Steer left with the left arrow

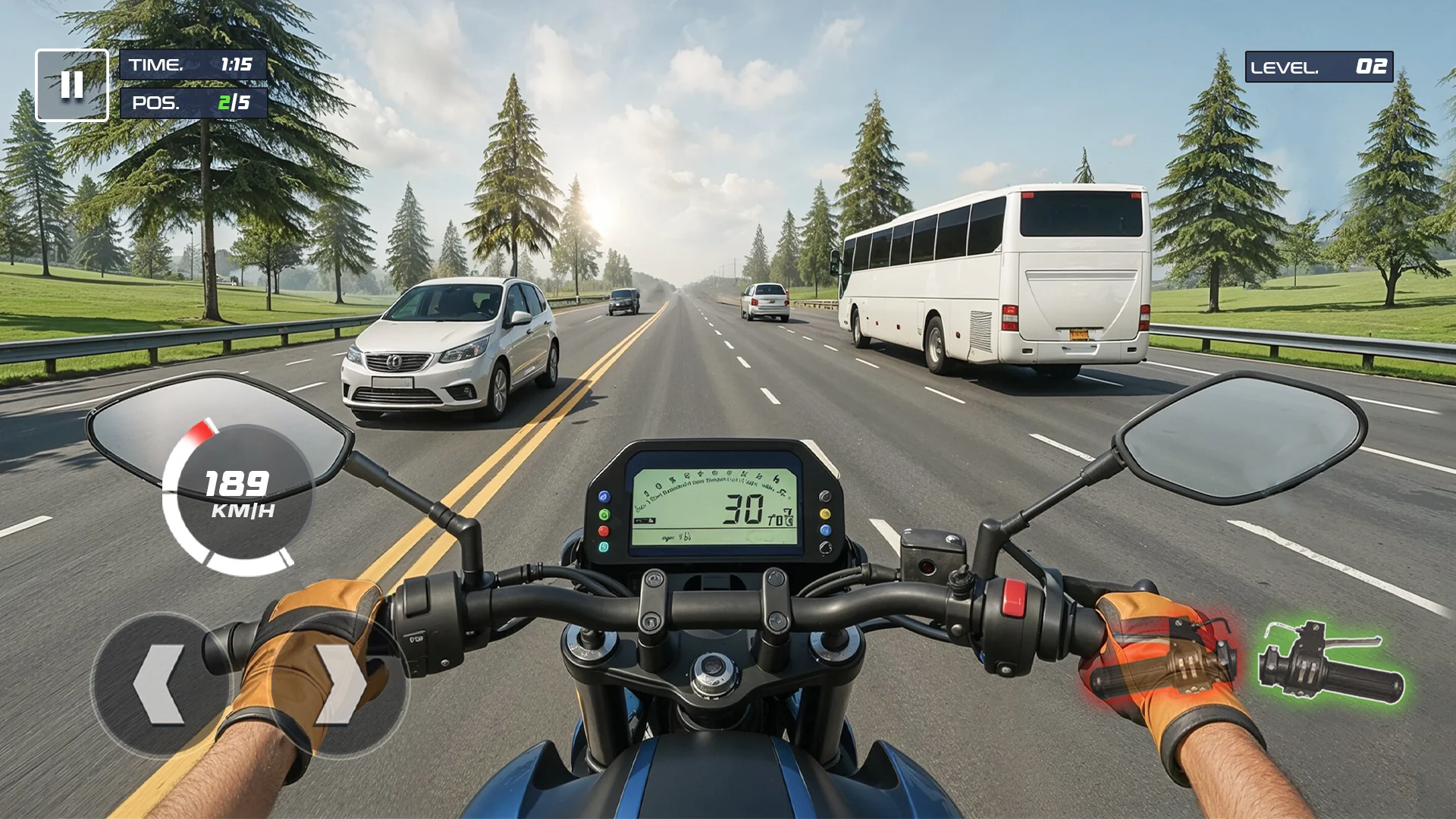tap(160, 685)
